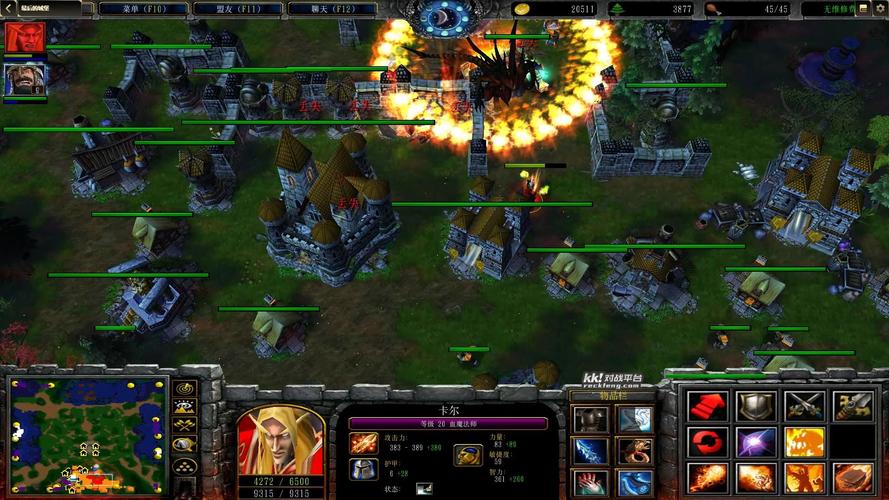Activate the red arrow Move command
This screenshot has width=889, height=500.
click(x=708, y=405)
